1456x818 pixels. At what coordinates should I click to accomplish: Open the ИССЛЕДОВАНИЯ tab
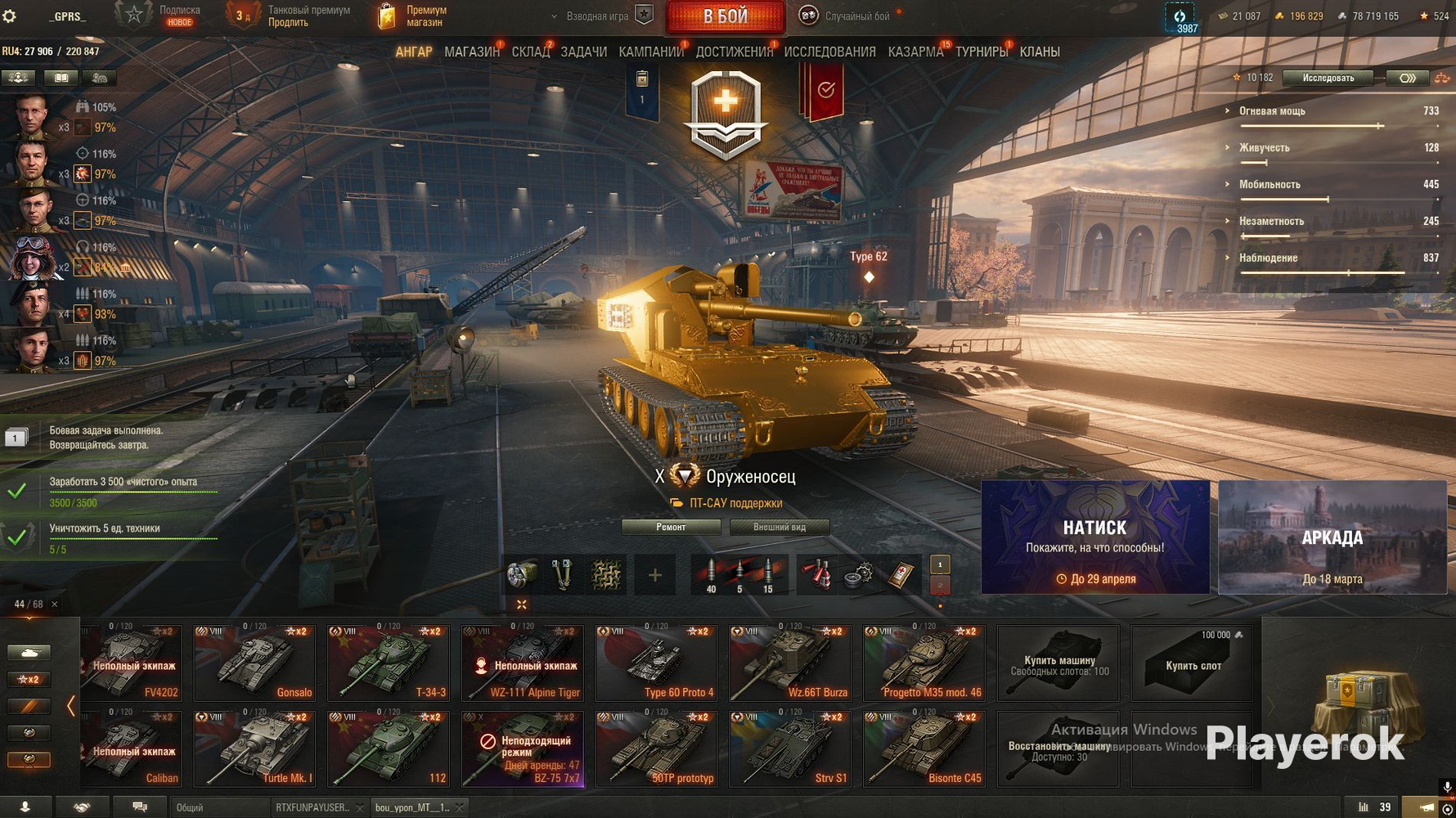click(829, 52)
